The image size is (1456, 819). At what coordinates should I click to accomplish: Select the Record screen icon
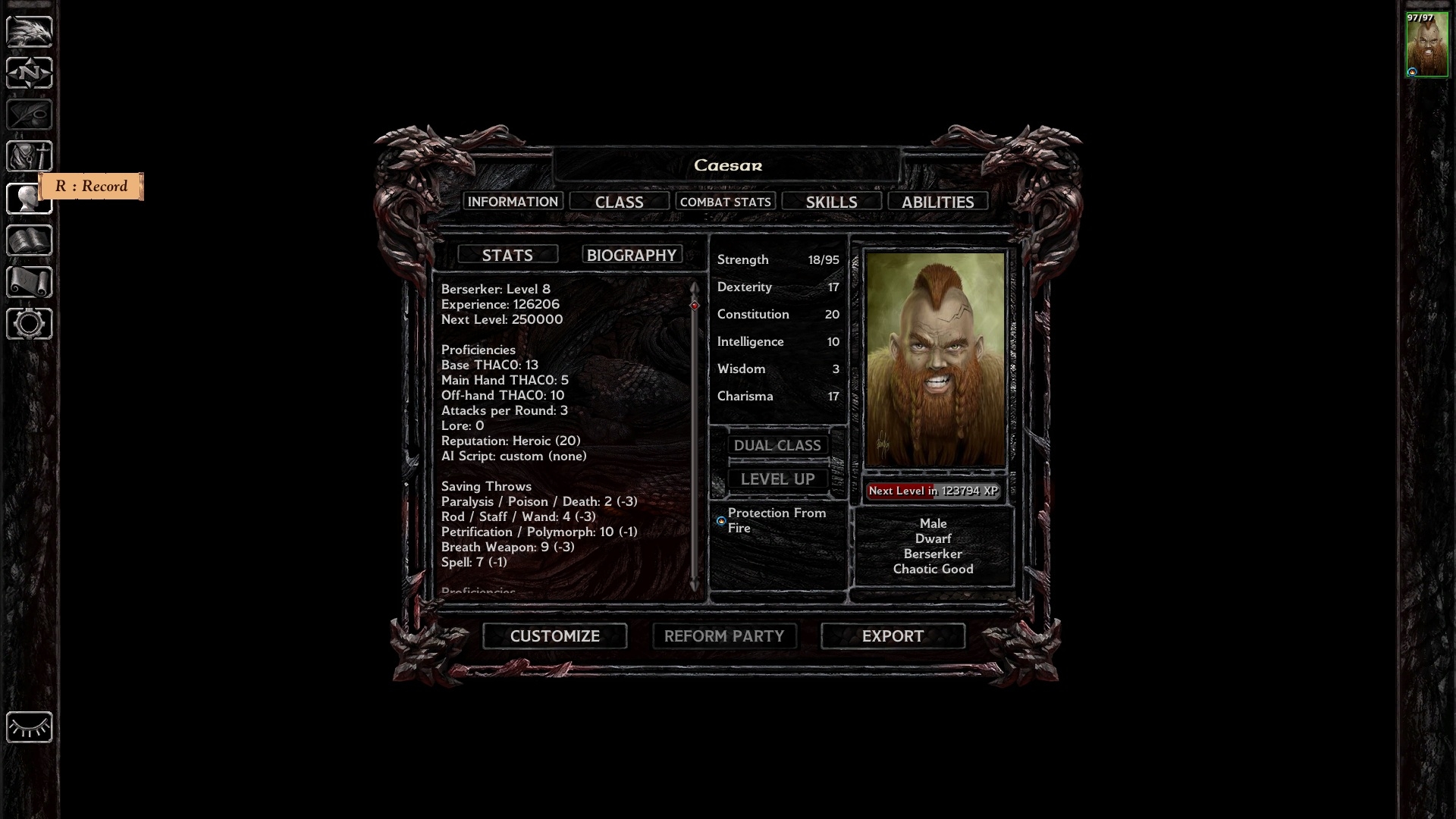29,198
